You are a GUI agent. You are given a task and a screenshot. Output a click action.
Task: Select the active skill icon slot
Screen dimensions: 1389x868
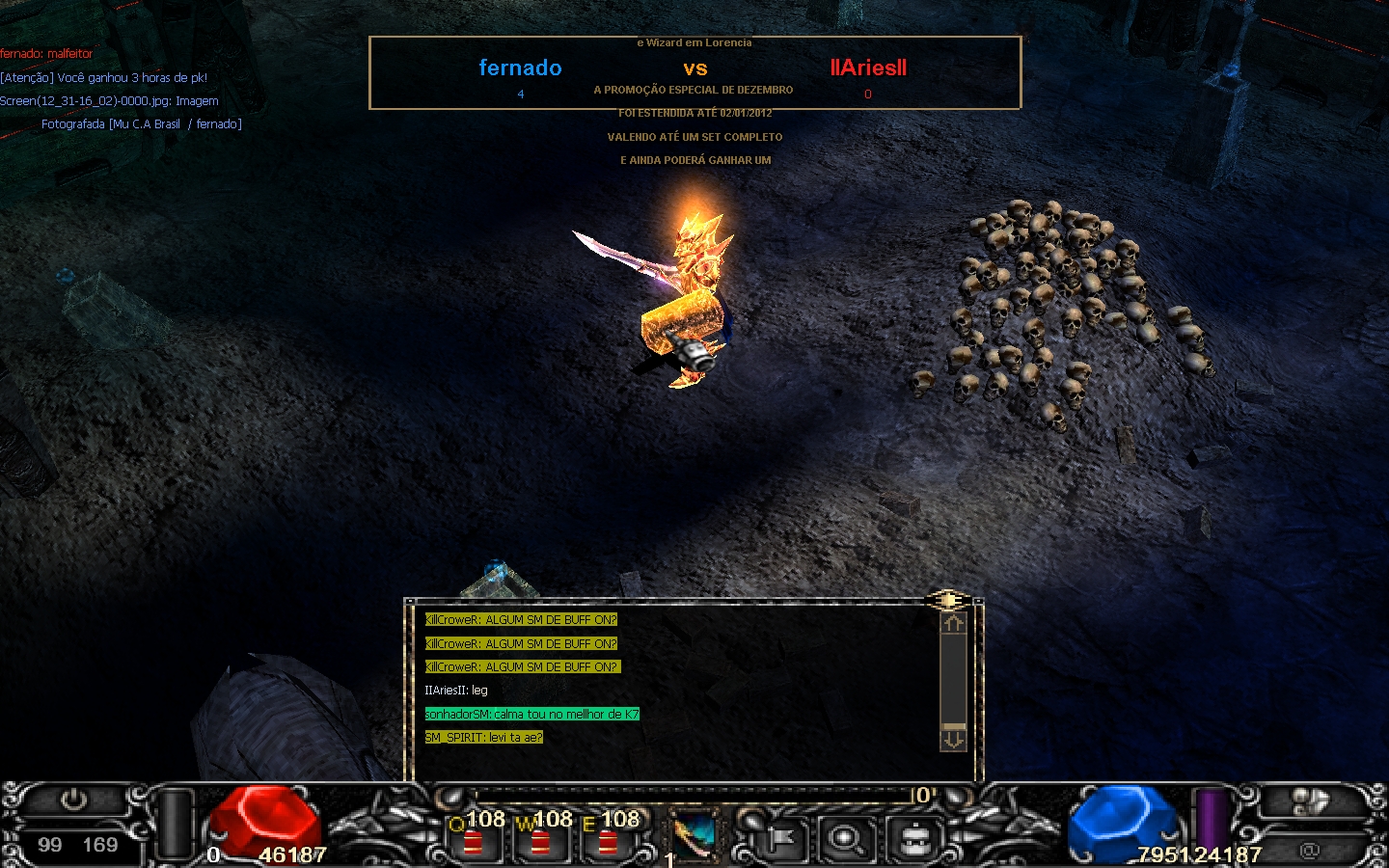click(692, 836)
